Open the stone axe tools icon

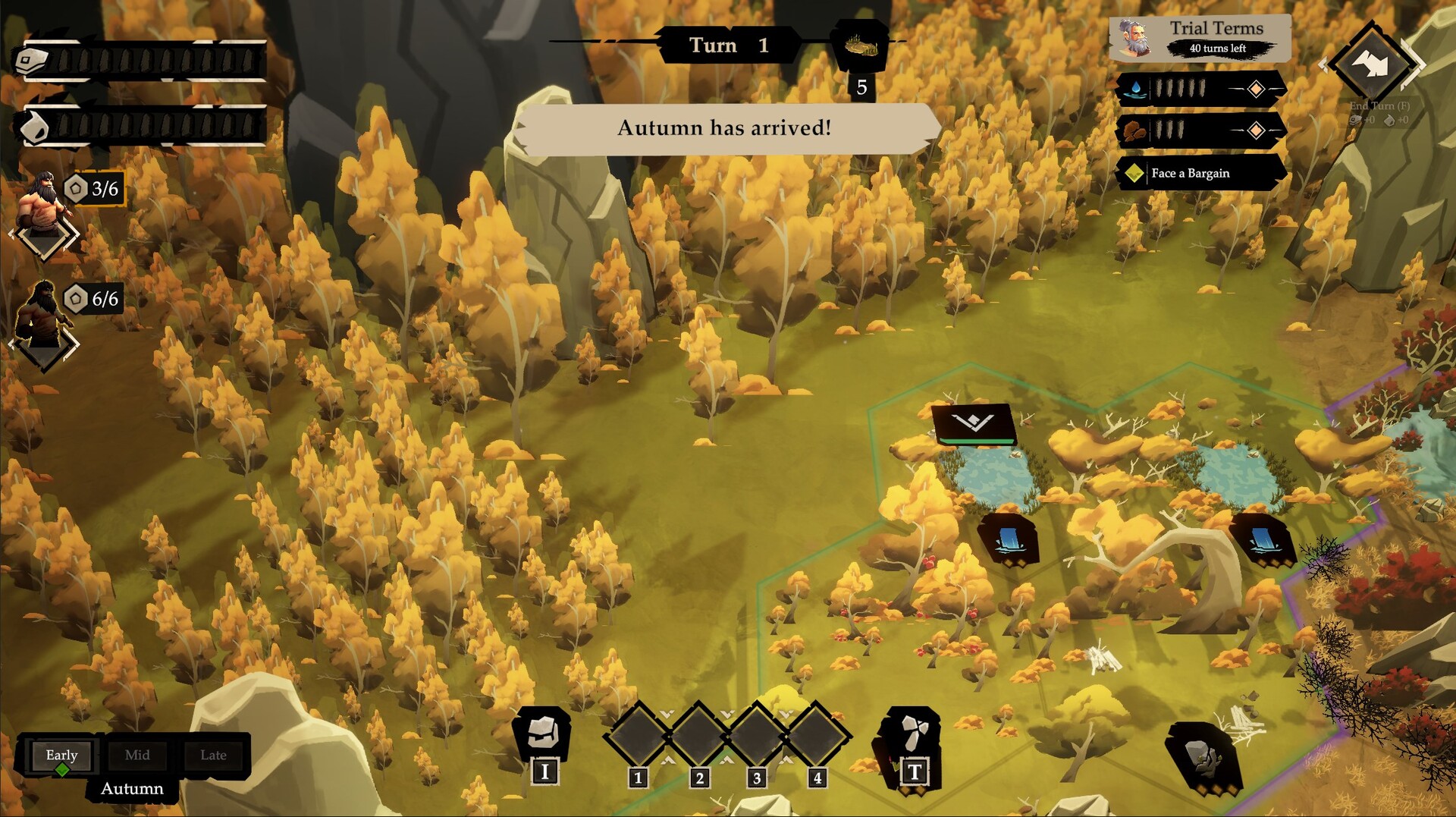pyautogui.click(x=912, y=734)
